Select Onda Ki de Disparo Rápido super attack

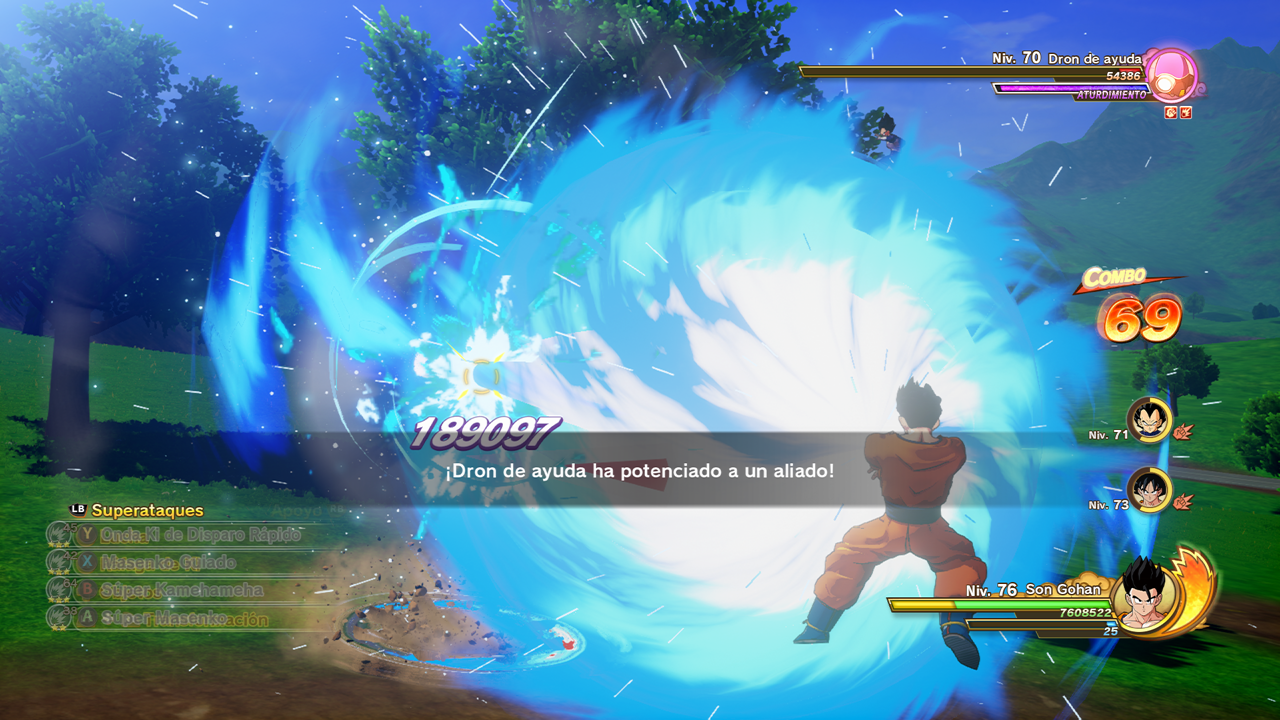pos(200,535)
